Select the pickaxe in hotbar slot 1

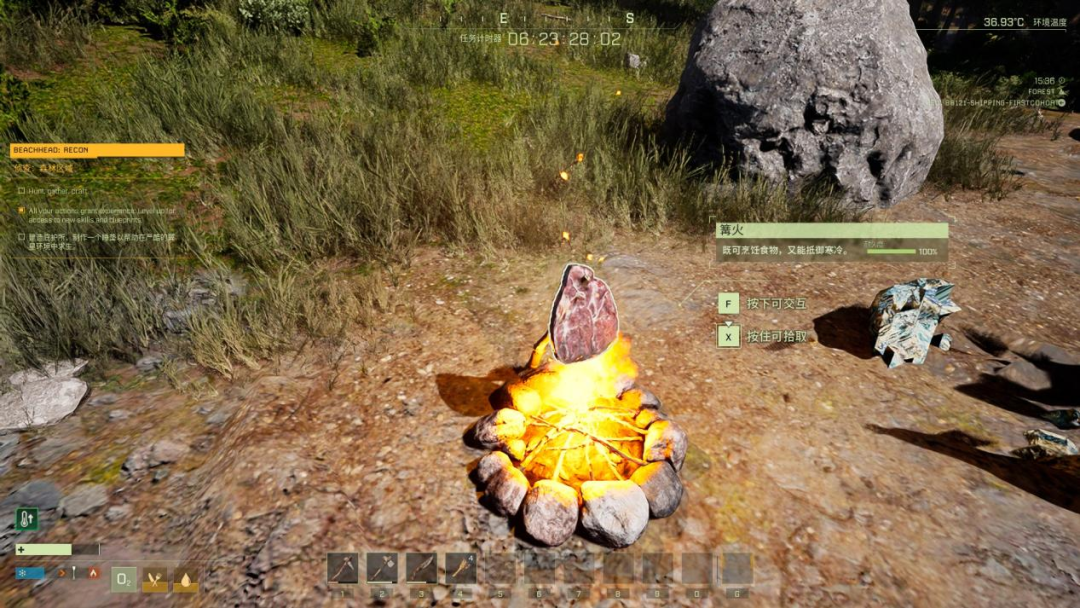click(x=342, y=568)
